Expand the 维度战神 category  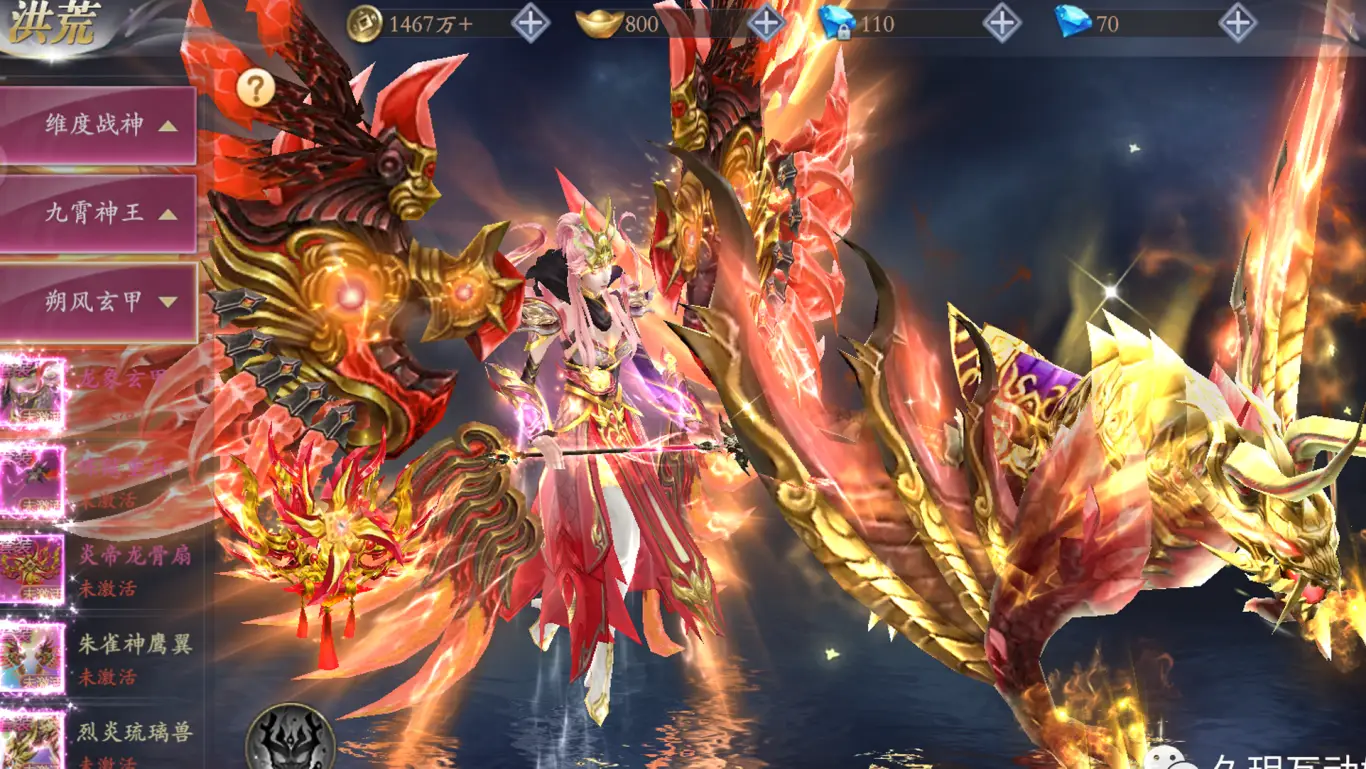(97, 126)
